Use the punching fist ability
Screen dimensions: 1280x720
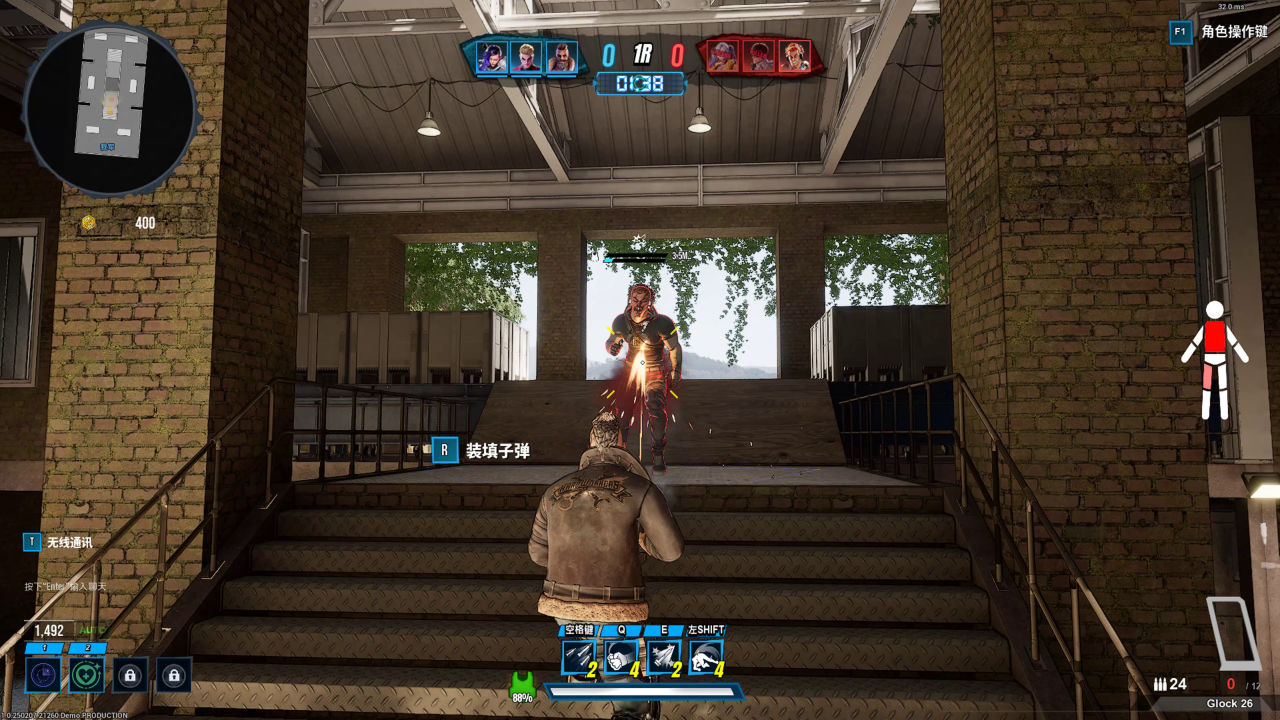(x=621, y=656)
